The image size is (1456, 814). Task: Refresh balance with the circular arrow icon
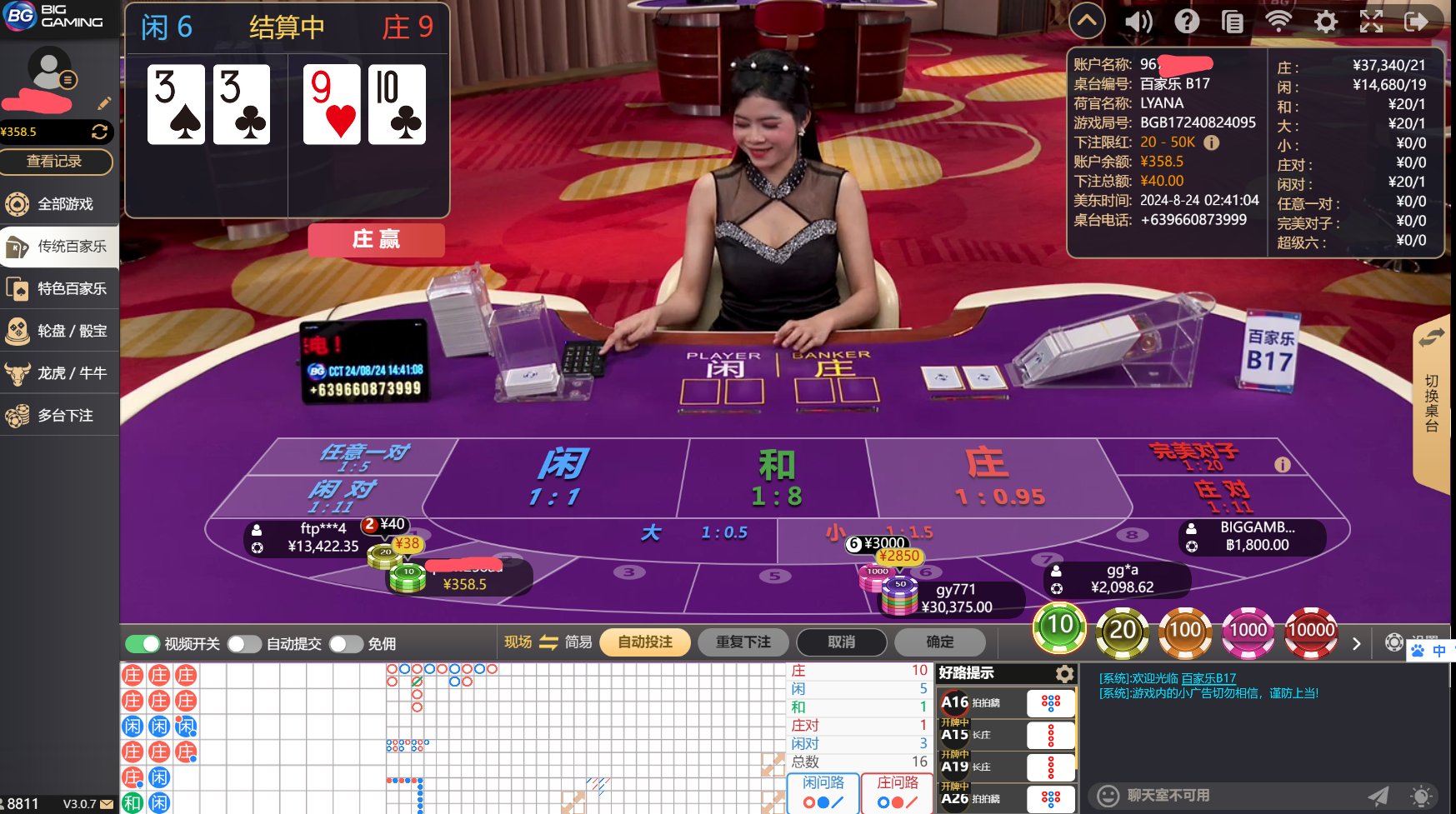(x=100, y=132)
